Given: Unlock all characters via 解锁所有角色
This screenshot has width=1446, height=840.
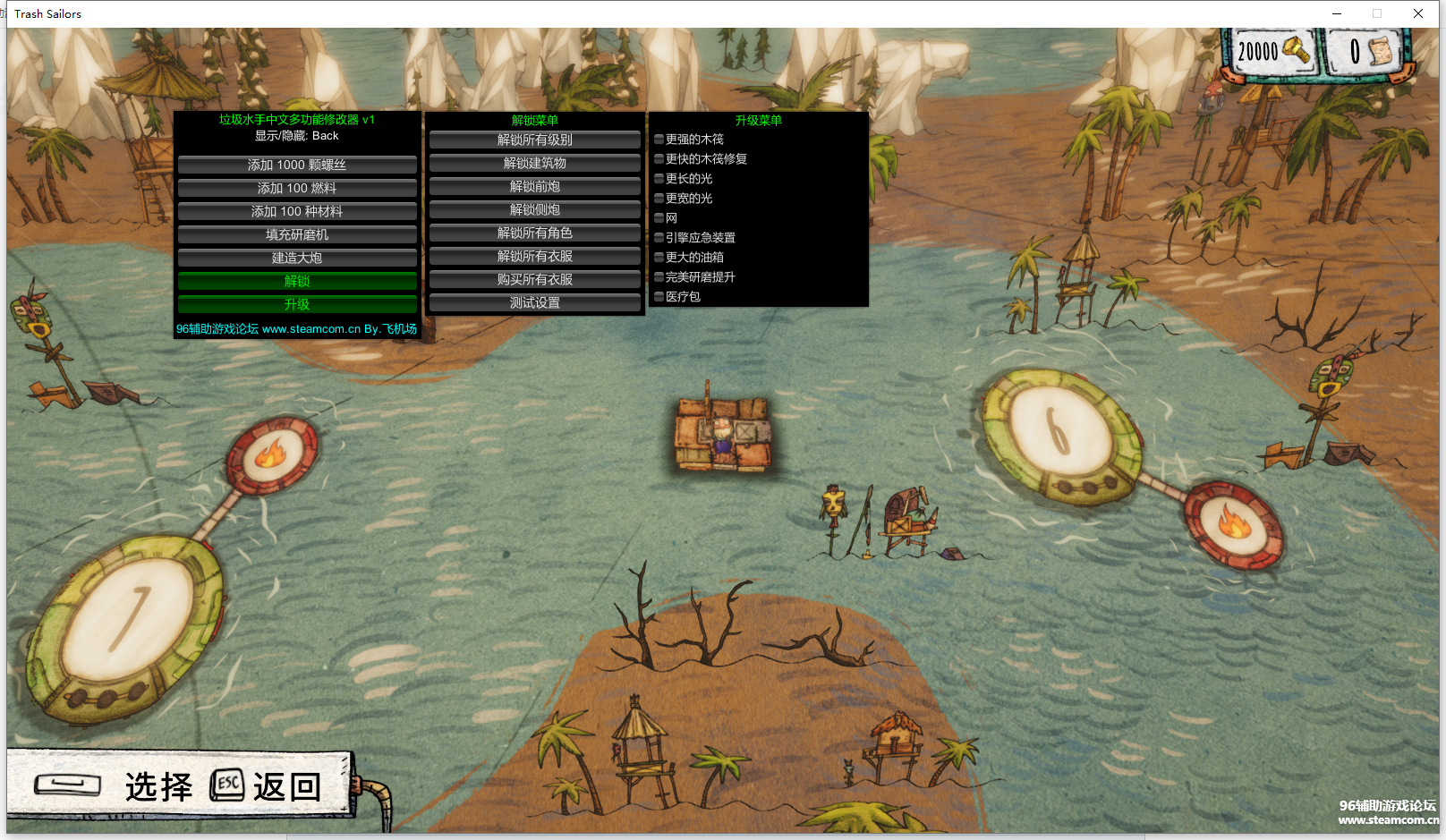Looking at the screenshot, I should click(x=534, y=233).
